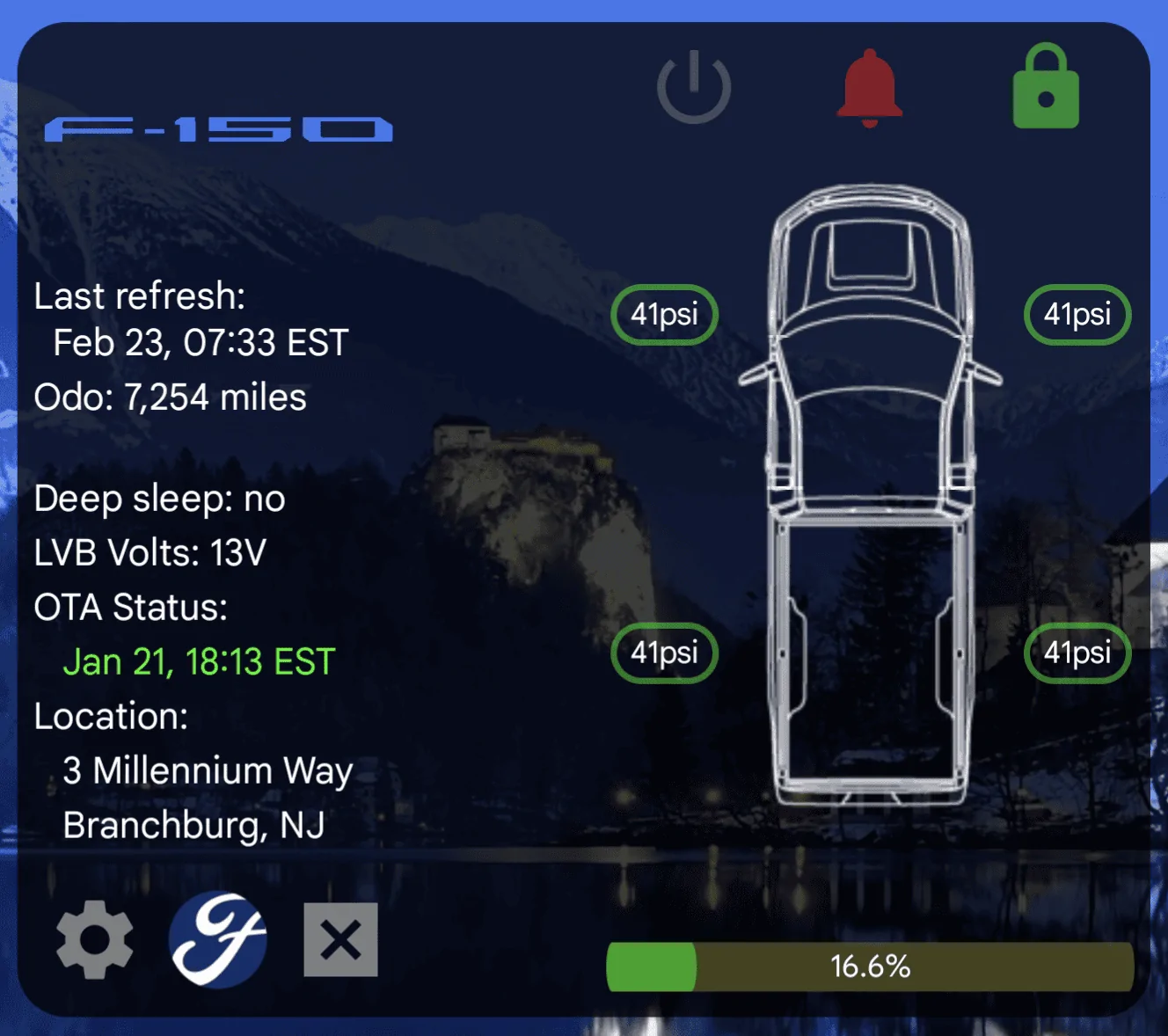Expand the OTA Status details

pyautogui.click(x=130, y=607)
